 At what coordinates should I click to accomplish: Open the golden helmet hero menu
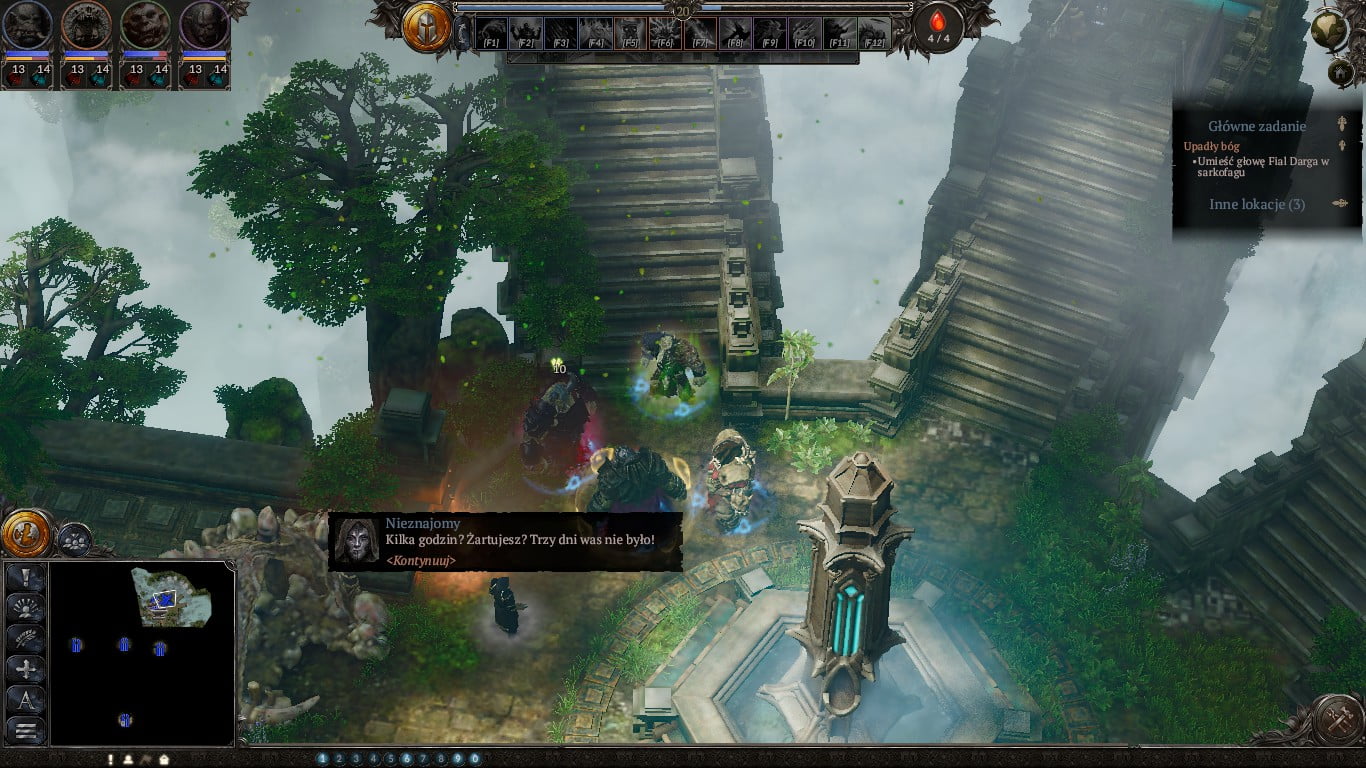click(x=427, y=27)
